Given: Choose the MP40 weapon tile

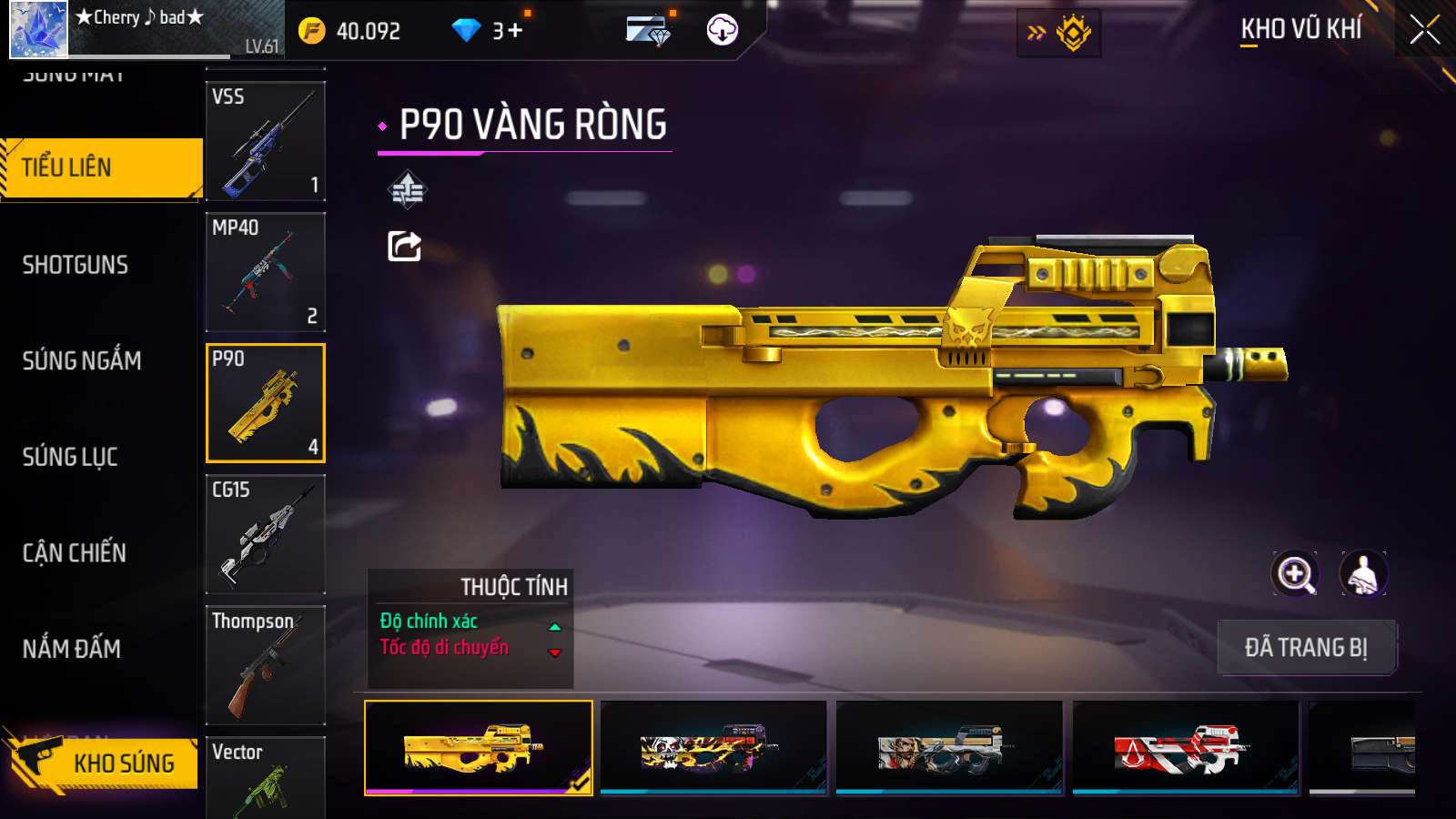Looking at the screenshot, I should (266, 272).
